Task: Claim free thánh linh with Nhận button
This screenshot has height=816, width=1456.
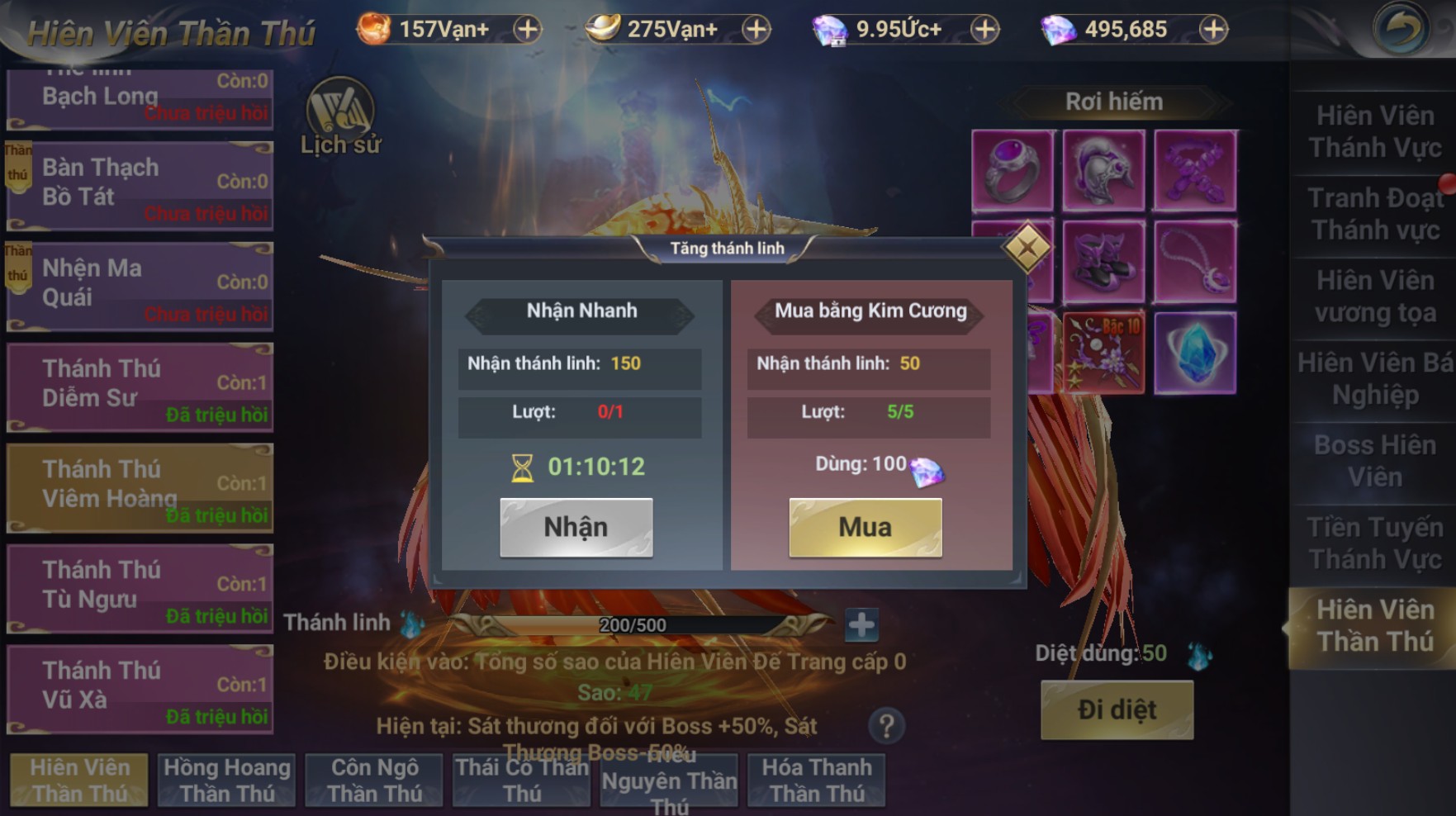Action: (576, 527)
